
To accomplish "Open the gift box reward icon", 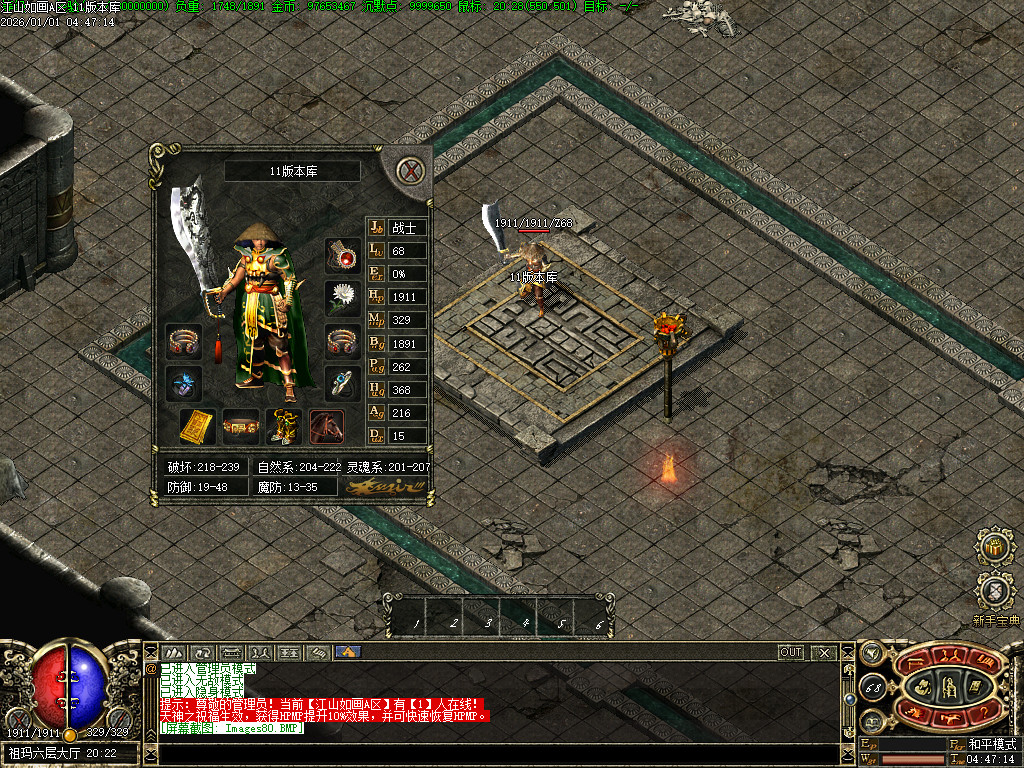I will point(995,547).
